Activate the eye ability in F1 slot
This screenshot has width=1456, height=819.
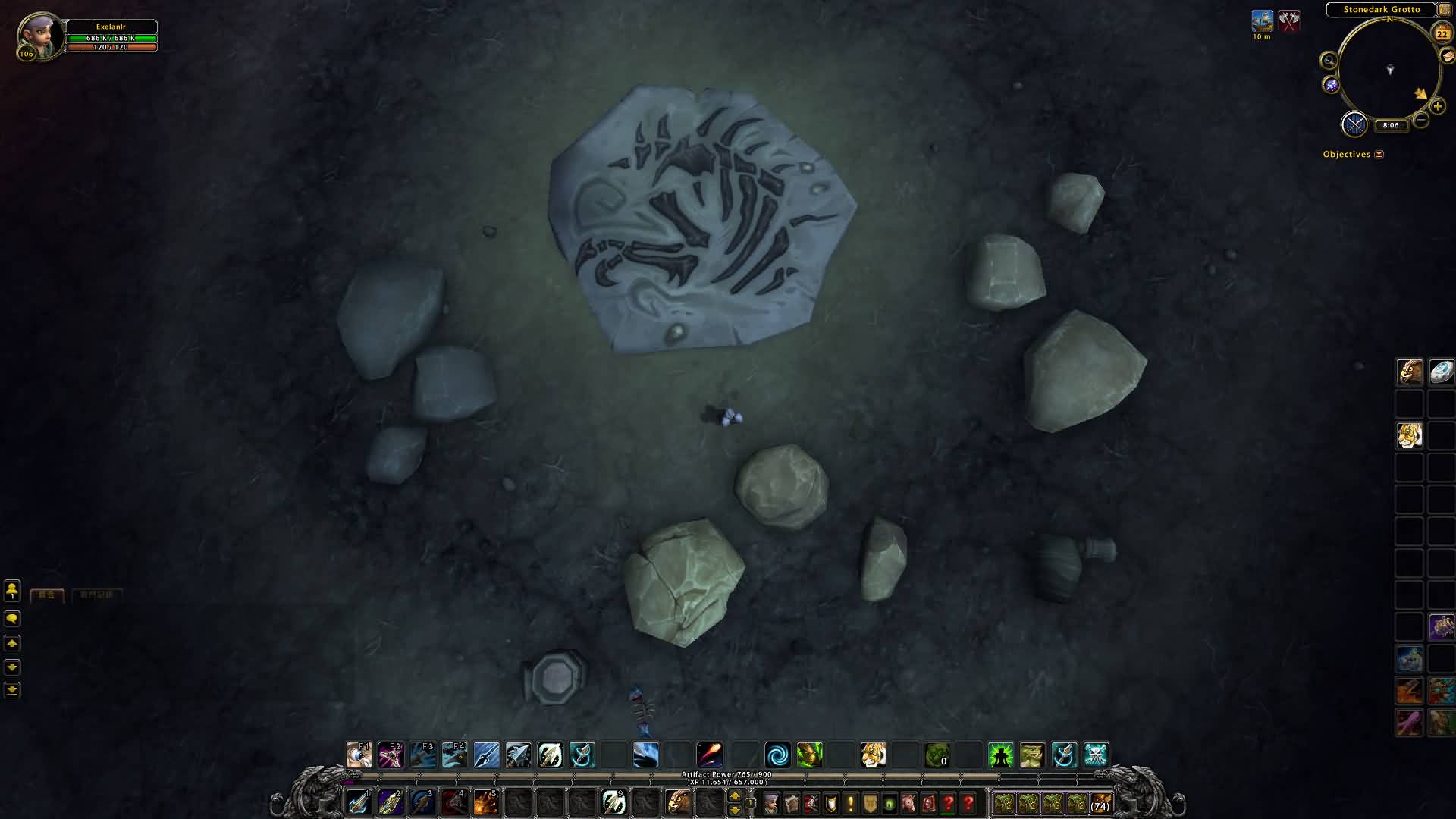pyautogui.click(x=359, y=755)
